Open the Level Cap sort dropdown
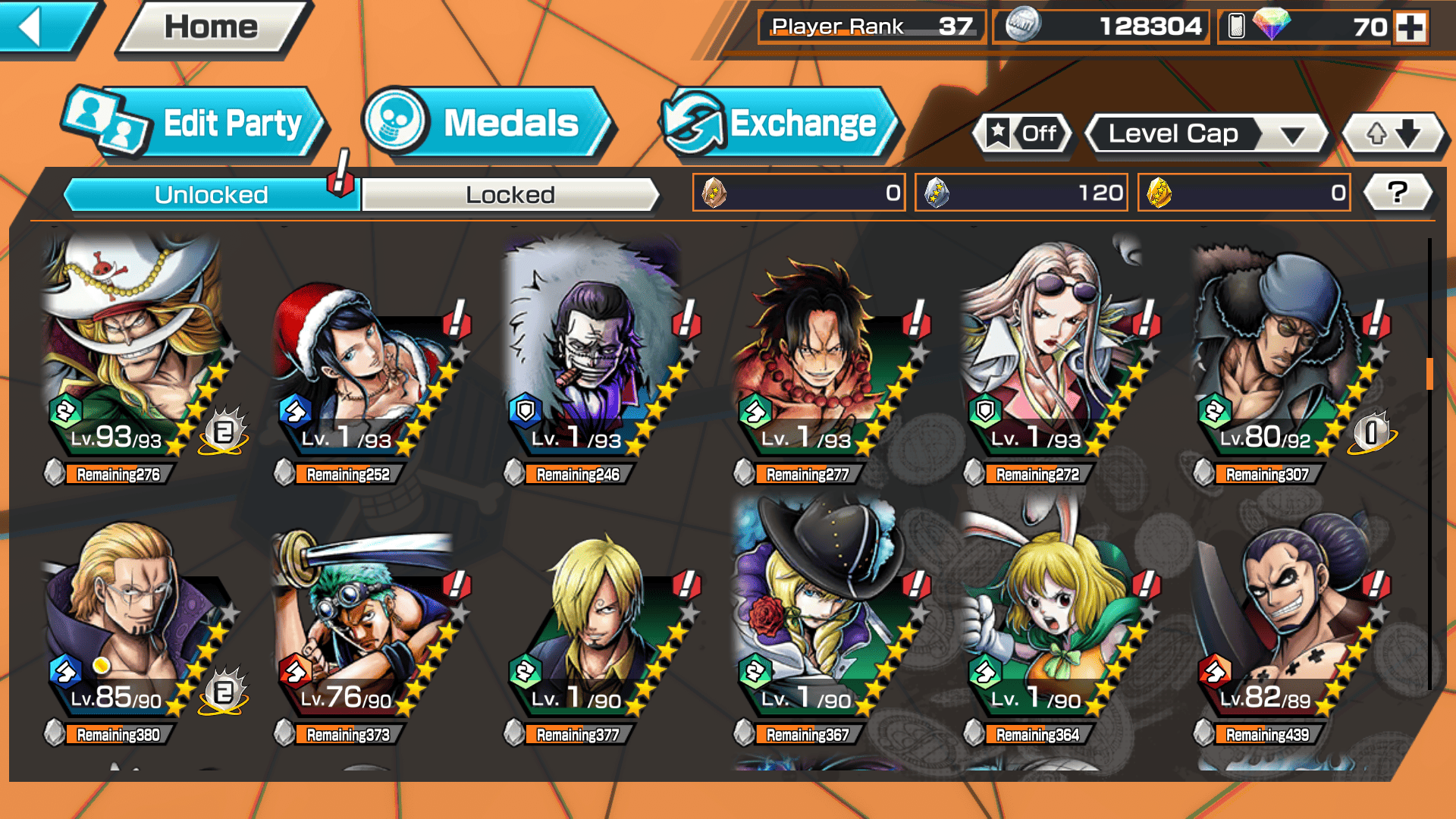 pyautogui.click(x=1207, y=134)
